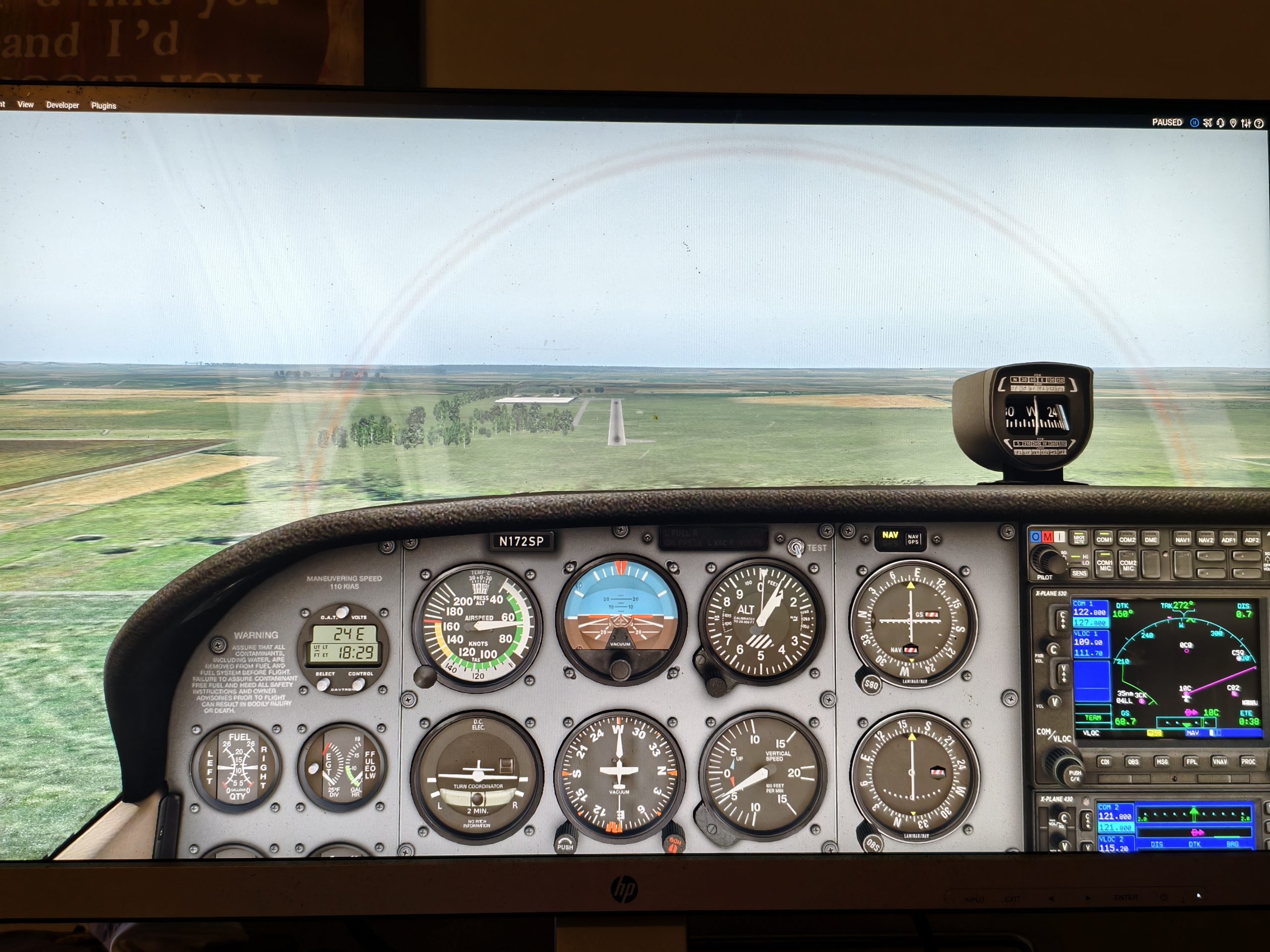Toggle the DME audio panel button

tap(1150, 539)
